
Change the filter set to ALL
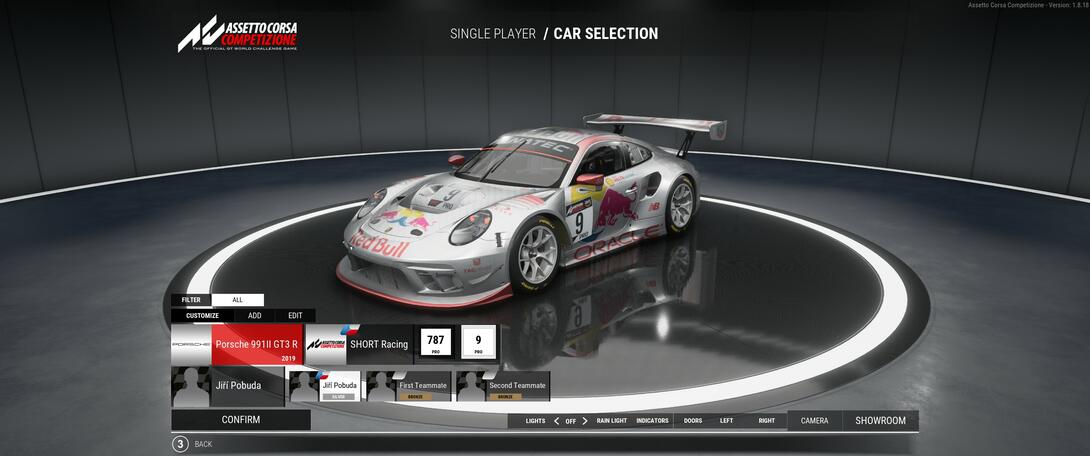click(x=237, y=300)
